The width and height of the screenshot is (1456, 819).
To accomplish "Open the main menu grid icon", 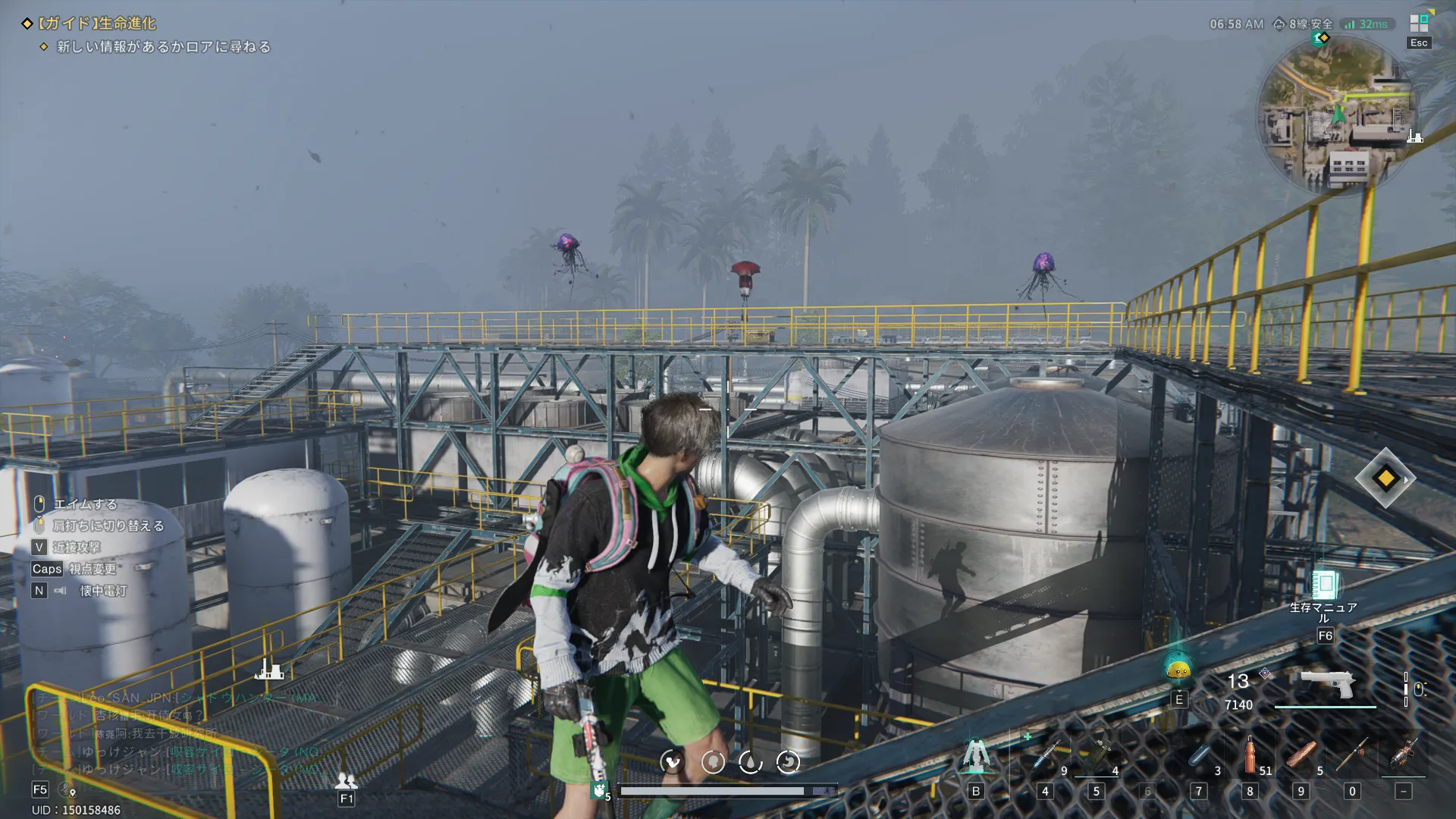I will coord(1419,24).
